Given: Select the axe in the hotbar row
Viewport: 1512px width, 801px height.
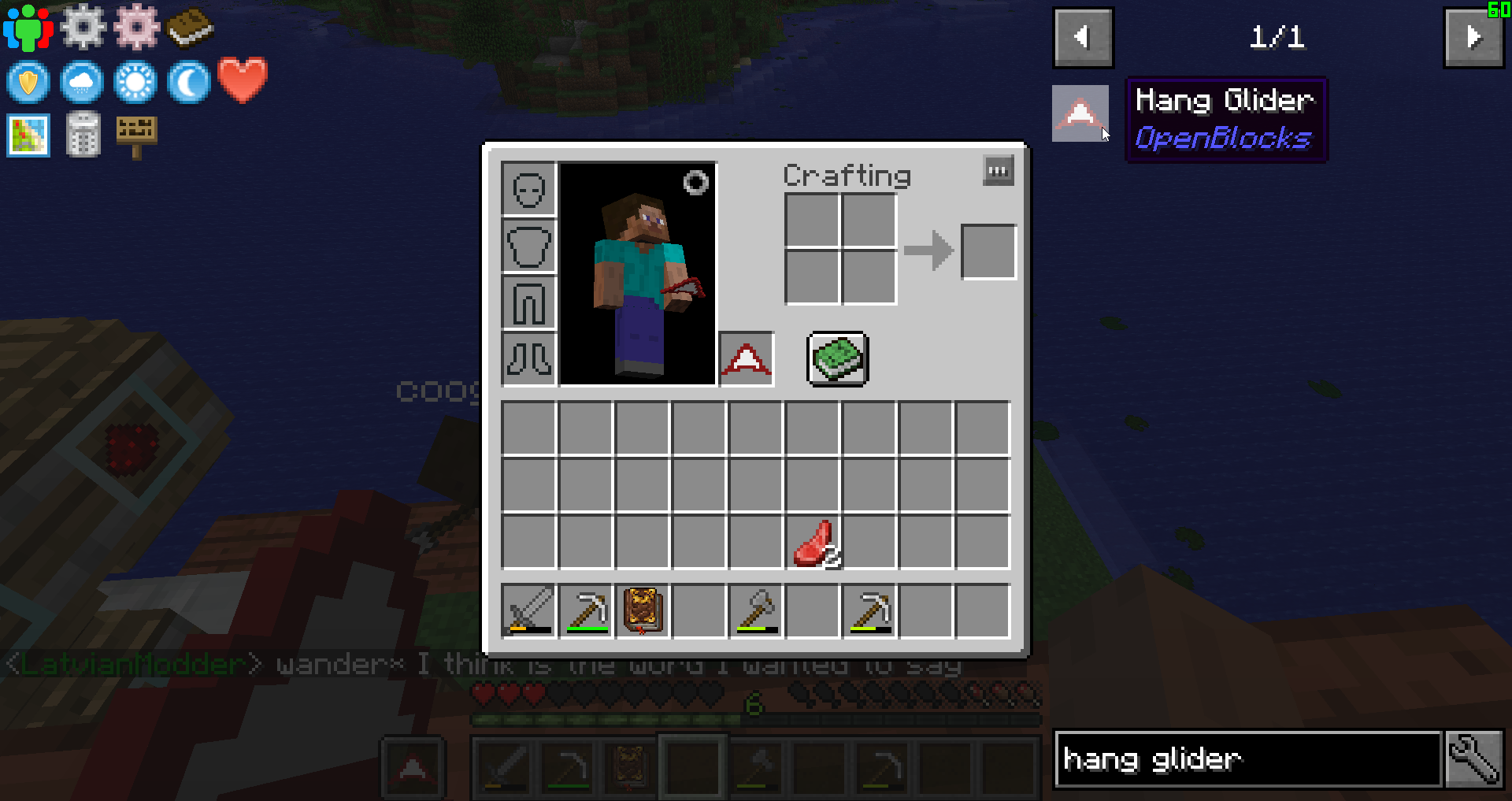Looking at the screenshot, I should point(756,610).
